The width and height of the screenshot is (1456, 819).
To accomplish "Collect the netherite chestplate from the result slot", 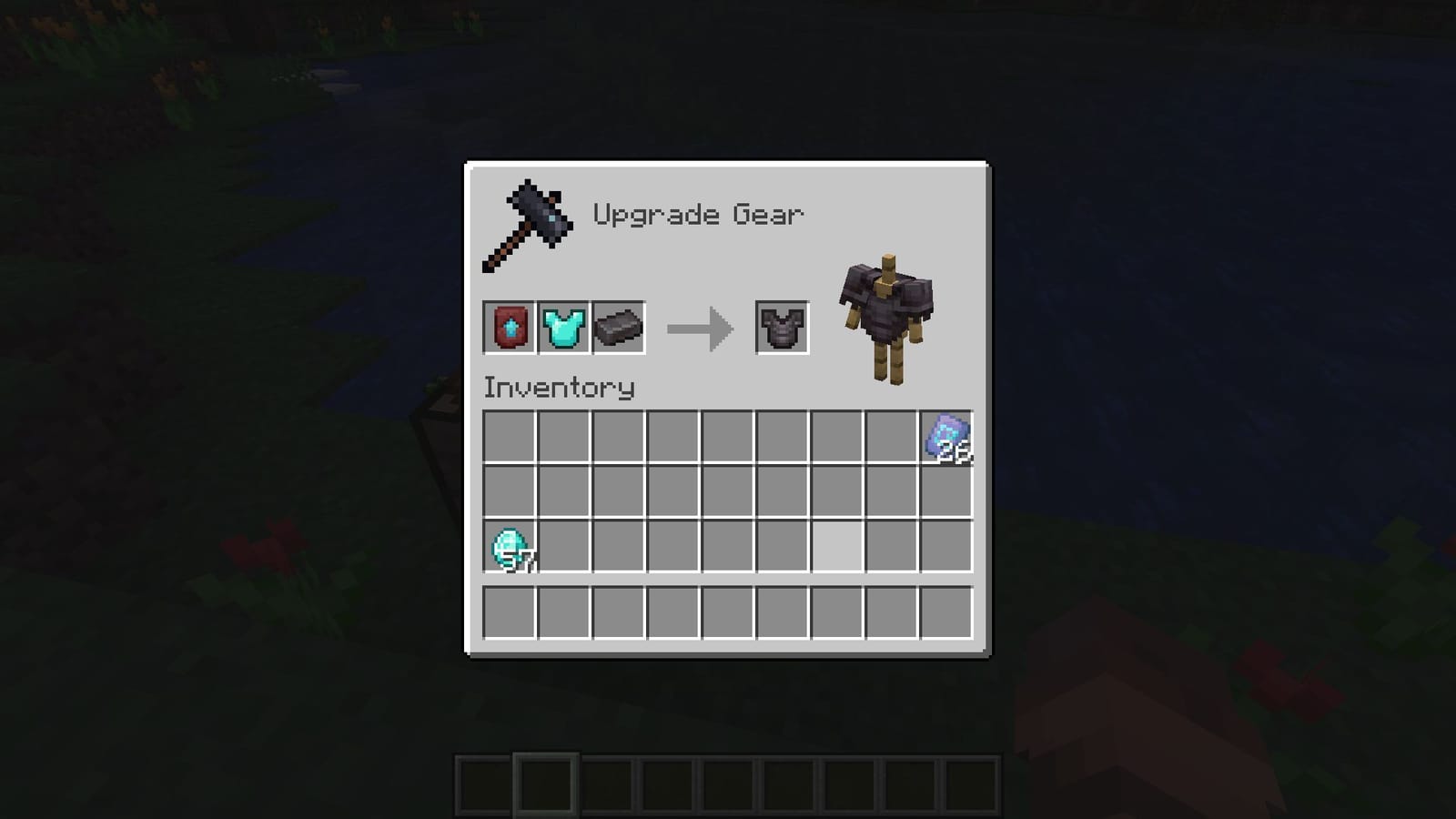I will click(x=783, y=328).
